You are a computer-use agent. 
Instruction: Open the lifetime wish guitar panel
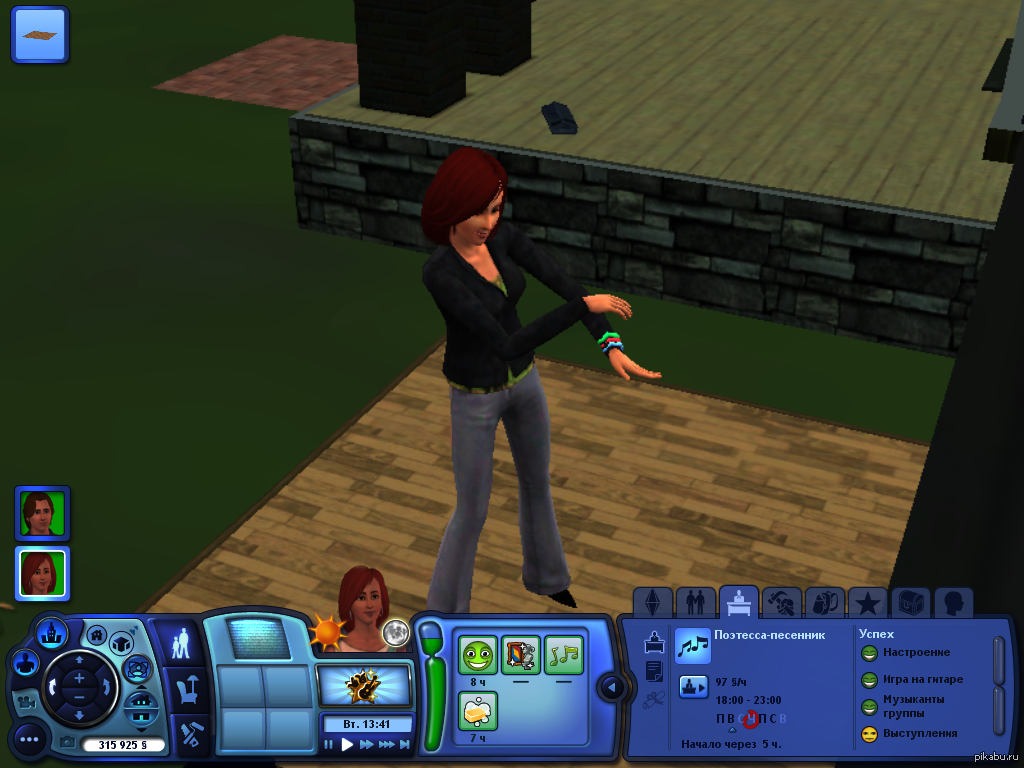tap(364, 686)
